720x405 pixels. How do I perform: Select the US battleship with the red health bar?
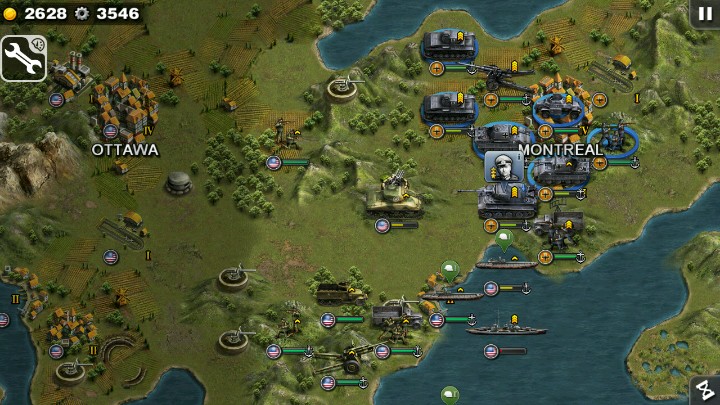tap(506, 330)
